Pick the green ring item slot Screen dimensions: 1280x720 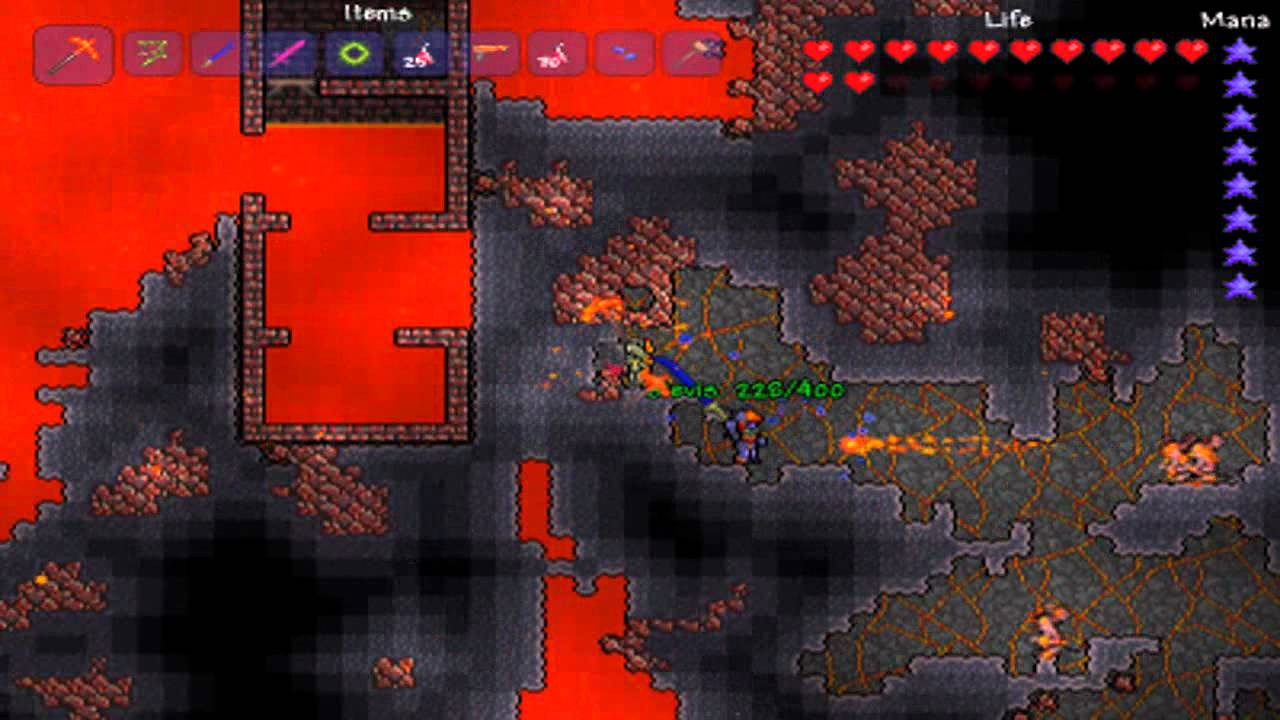coord(353,54)
